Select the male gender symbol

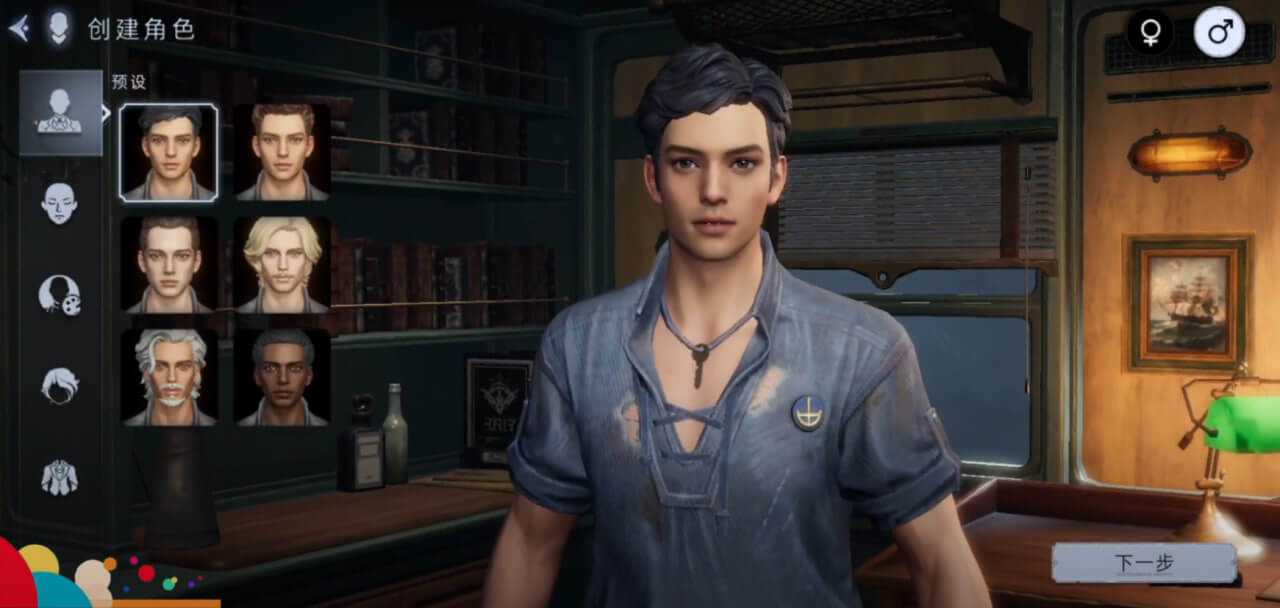[x=1219, y=32]
